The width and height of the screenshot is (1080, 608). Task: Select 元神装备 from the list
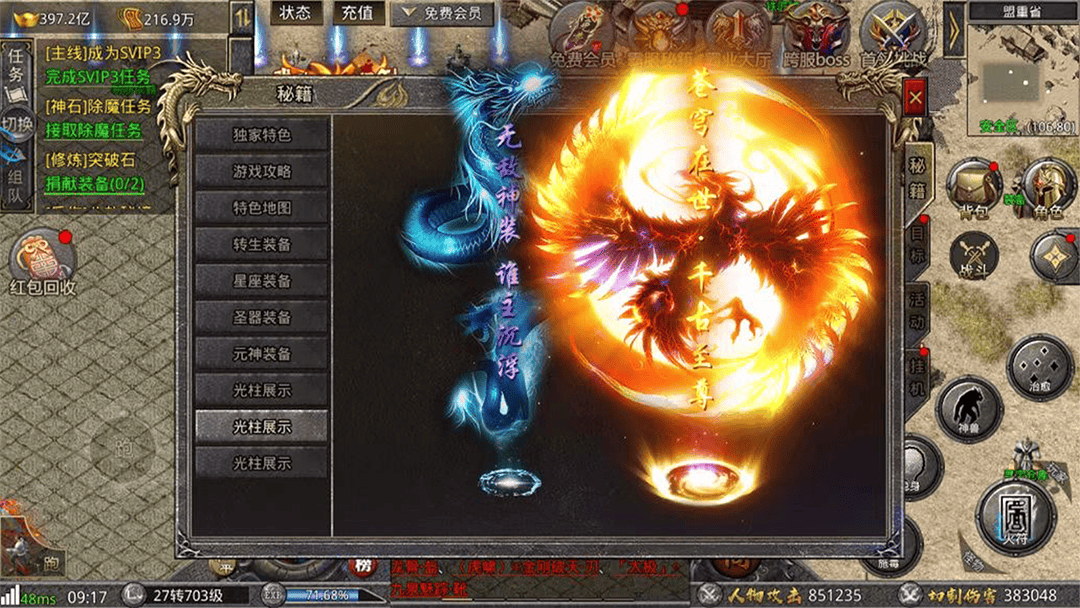point(262,353)
